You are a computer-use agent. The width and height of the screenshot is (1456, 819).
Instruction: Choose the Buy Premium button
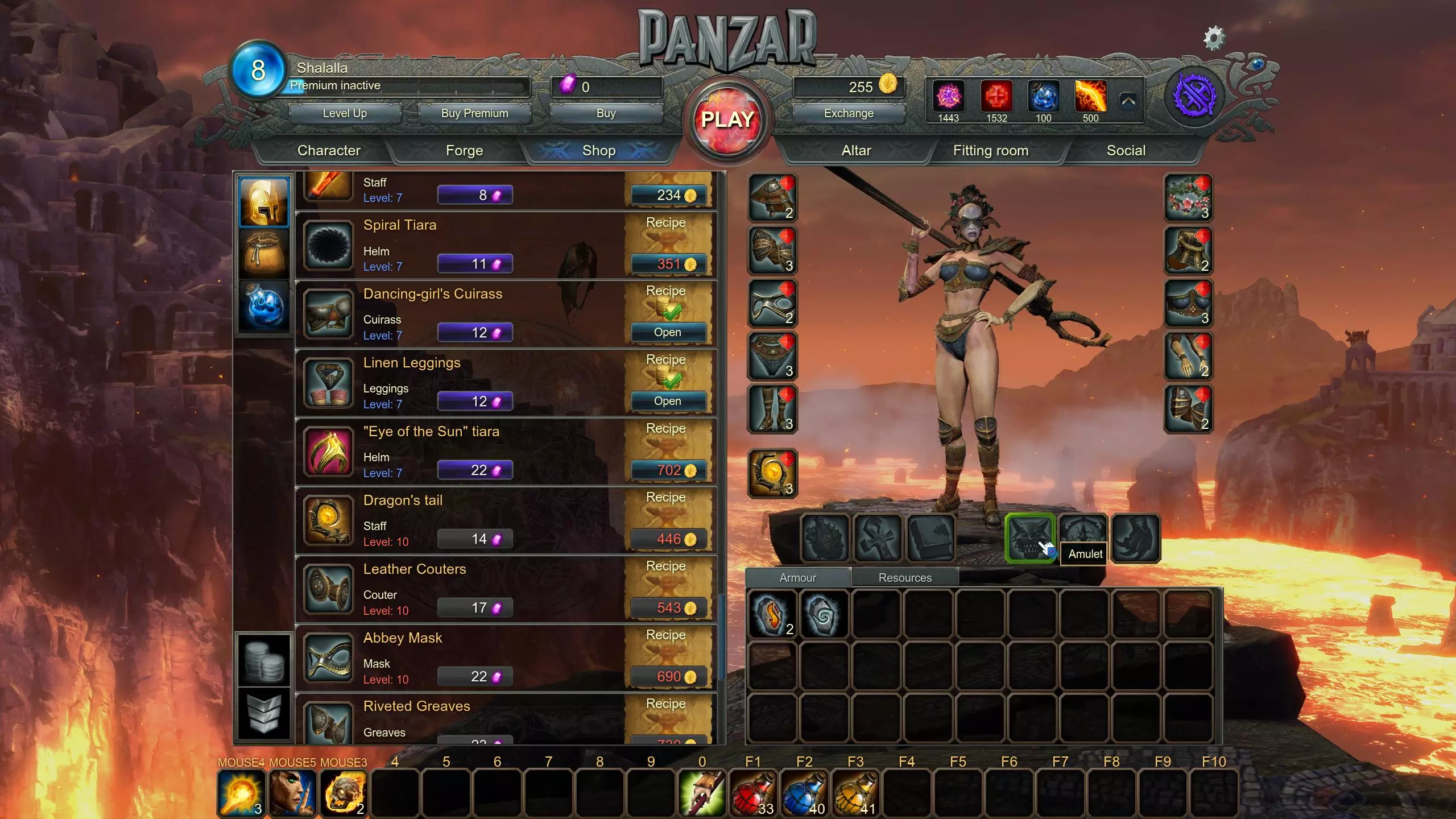tap(474, 113)
